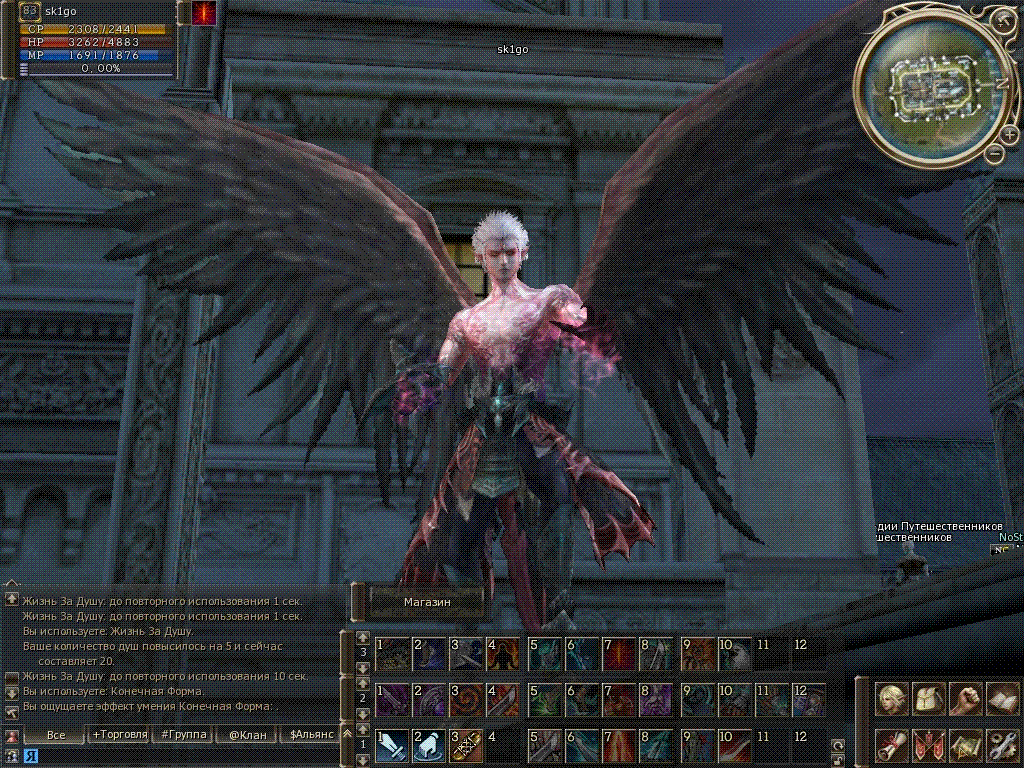Screen dimensions: 1024x768
Task: Open the actions fist icon
Action: (965, 698)
